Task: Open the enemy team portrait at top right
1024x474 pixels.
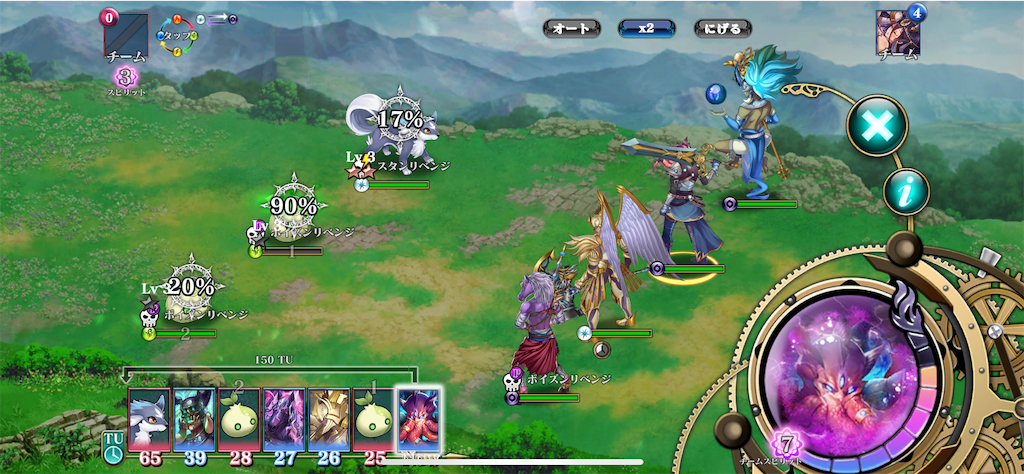Action: coord(897,35)
